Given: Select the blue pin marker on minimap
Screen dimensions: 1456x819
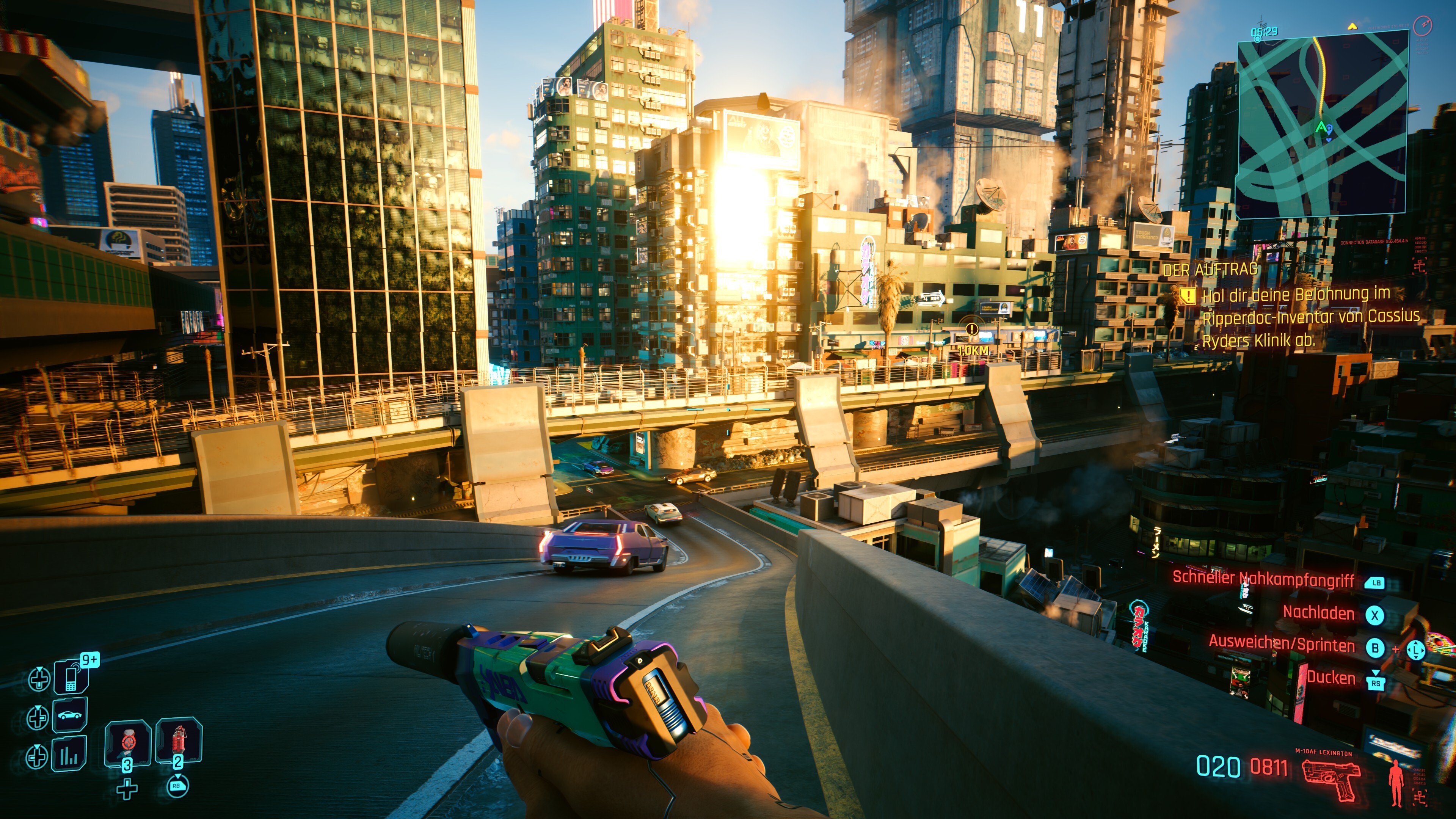Looking at the screenshot, I should tap(1329, 130).
